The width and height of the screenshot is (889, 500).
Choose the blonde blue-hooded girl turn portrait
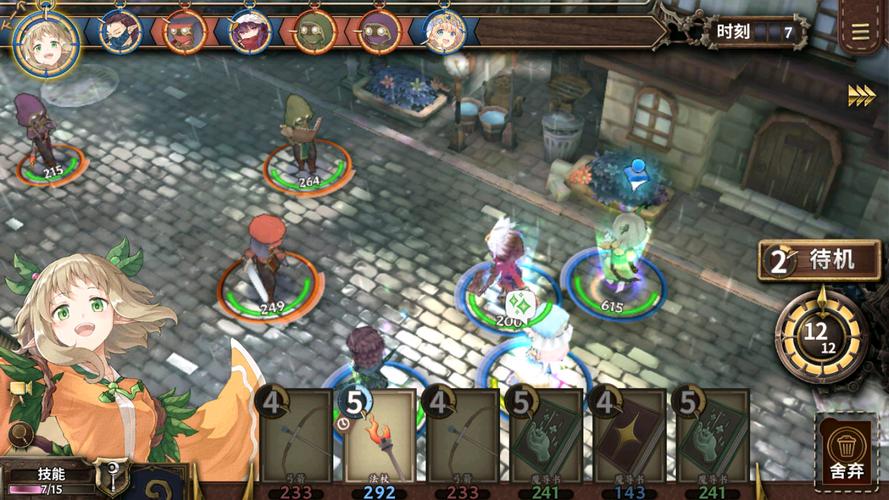444,32
